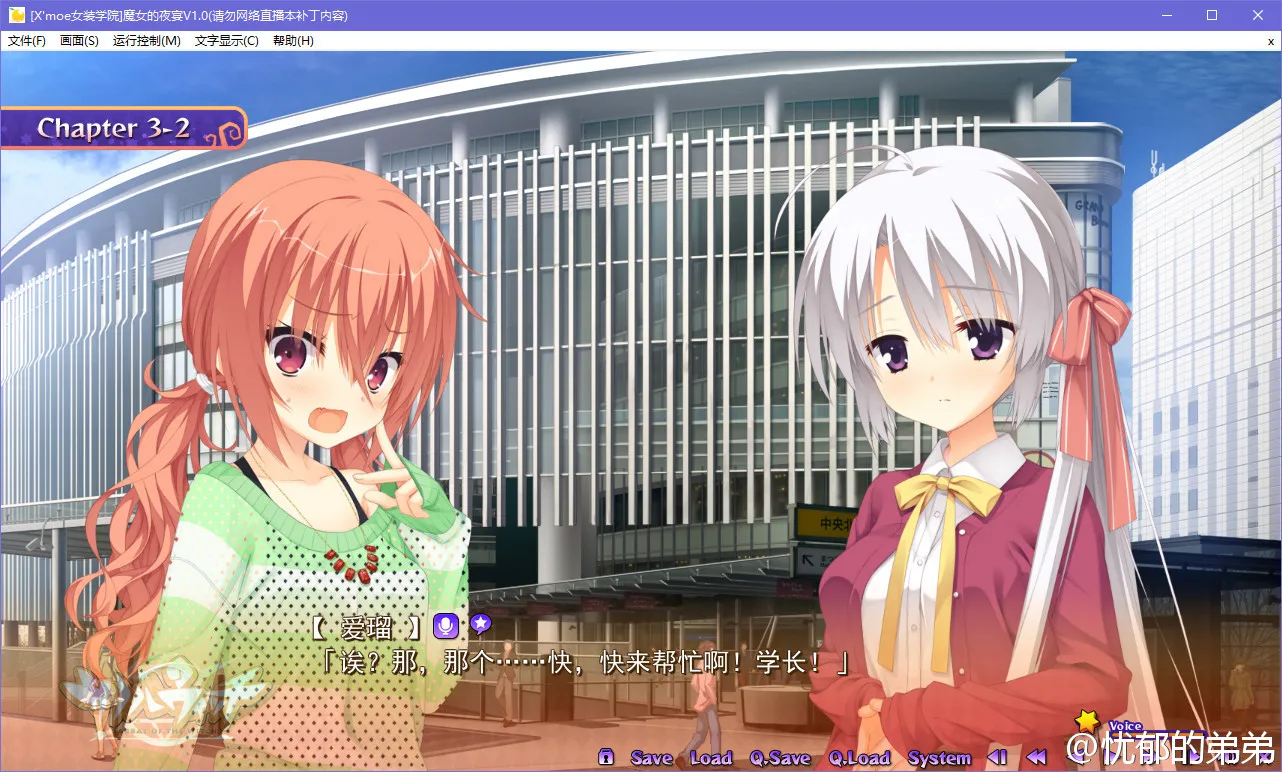
Task: Click the yellow star Voice button
Action: click(1087, 721)
